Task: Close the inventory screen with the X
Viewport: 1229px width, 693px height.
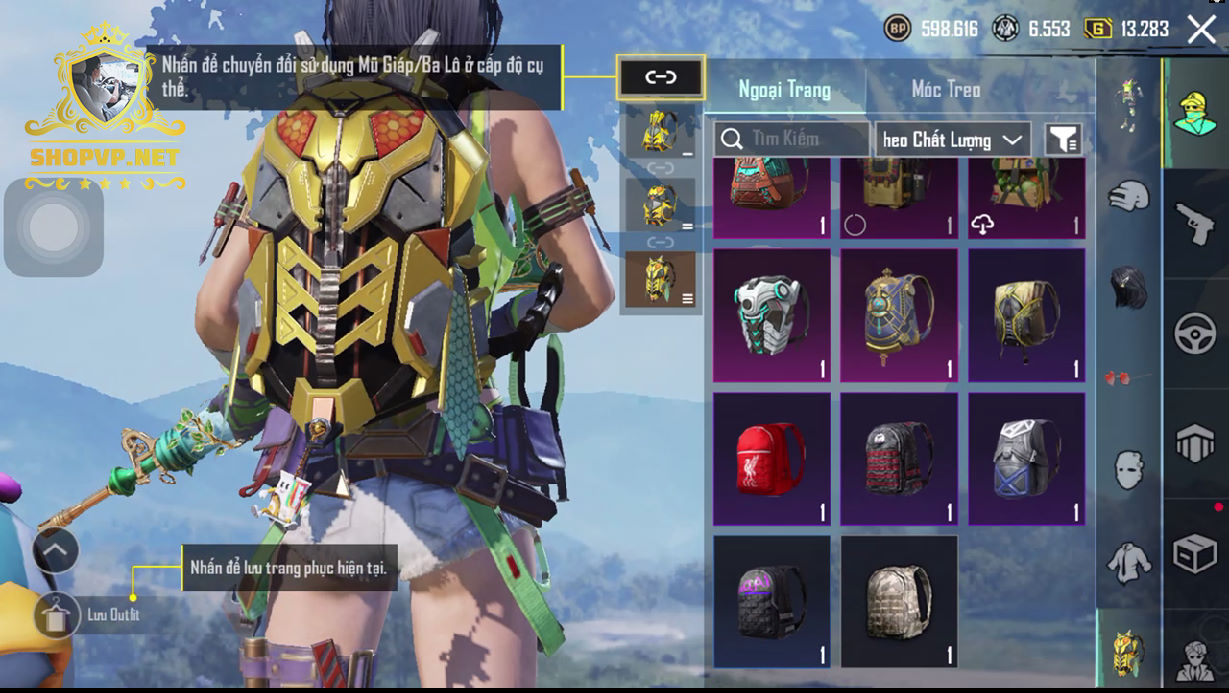Action: click(1201, 29)
